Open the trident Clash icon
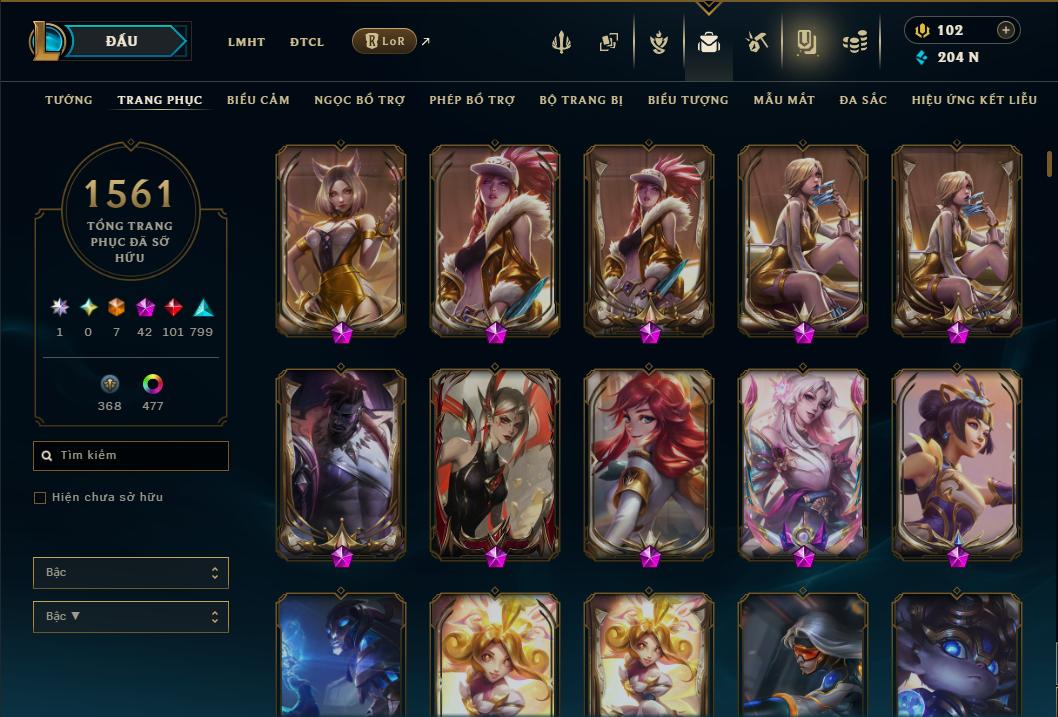 561,42
